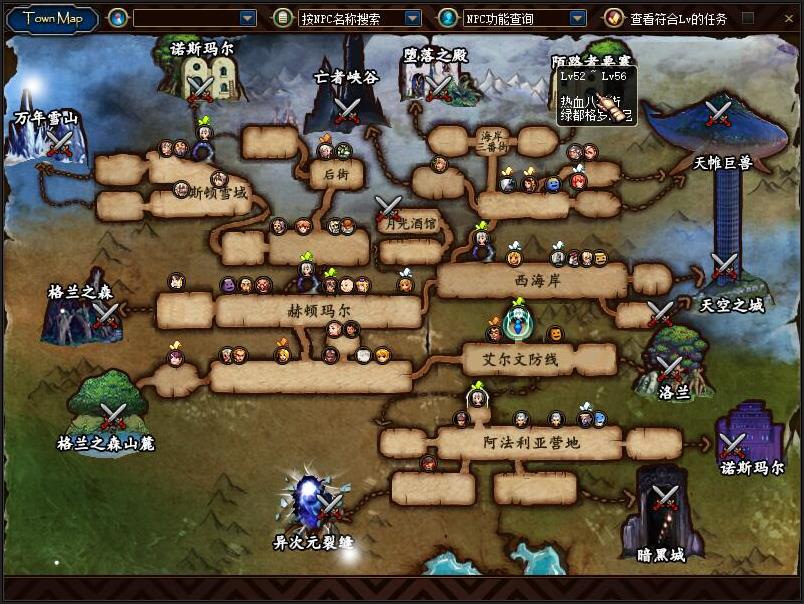This screenshot has height=604, width=804.
Task: Select the purple 诺斯玛尔 castle marker
Action: pos(735,445)
